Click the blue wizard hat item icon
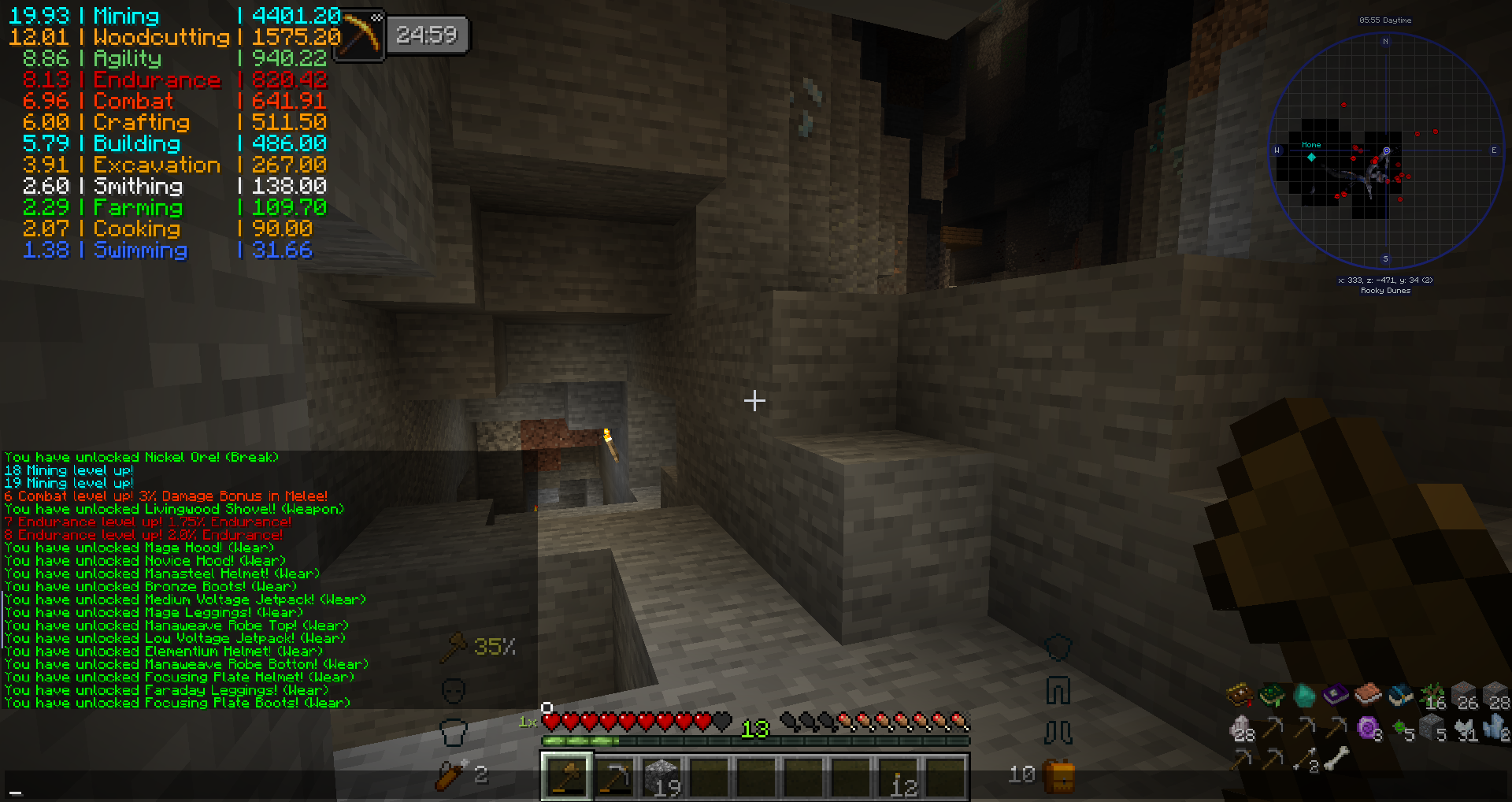The image size is (1512, 802). coord(1399,696)
